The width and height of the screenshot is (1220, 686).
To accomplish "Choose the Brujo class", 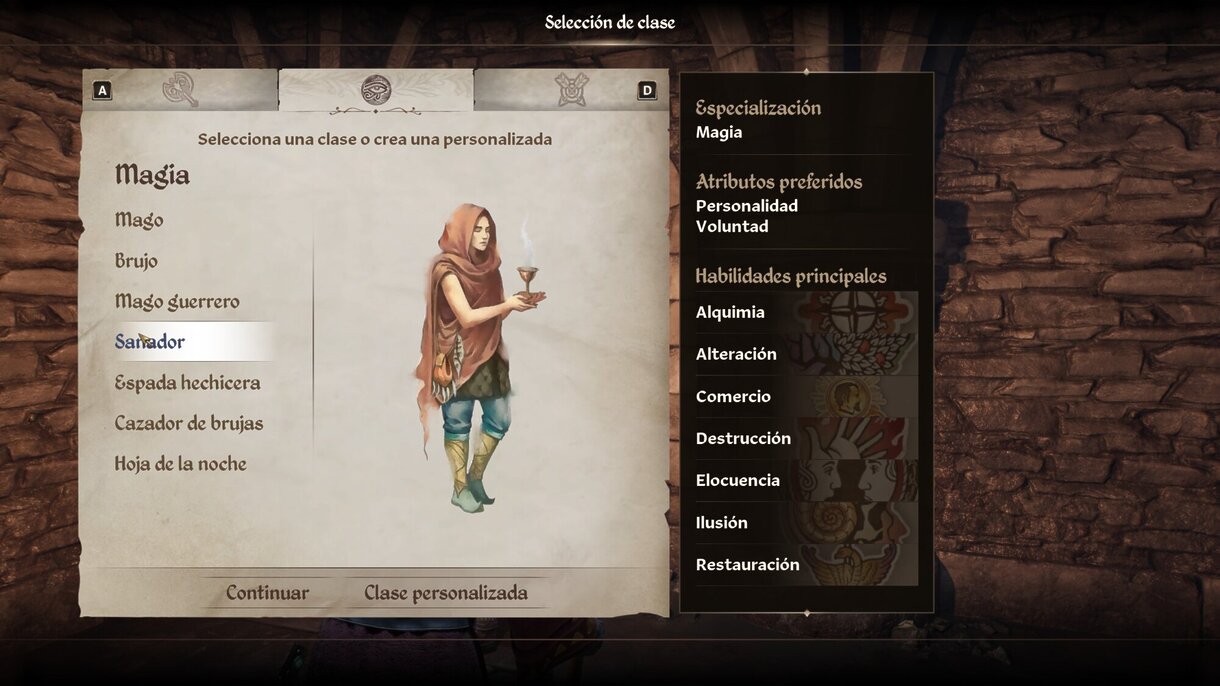I will coord(136,261).
